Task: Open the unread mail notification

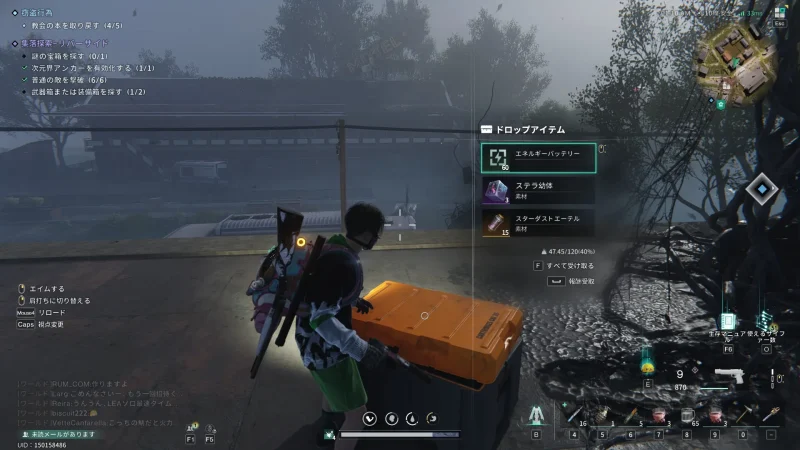Action: tap(60, 432)
